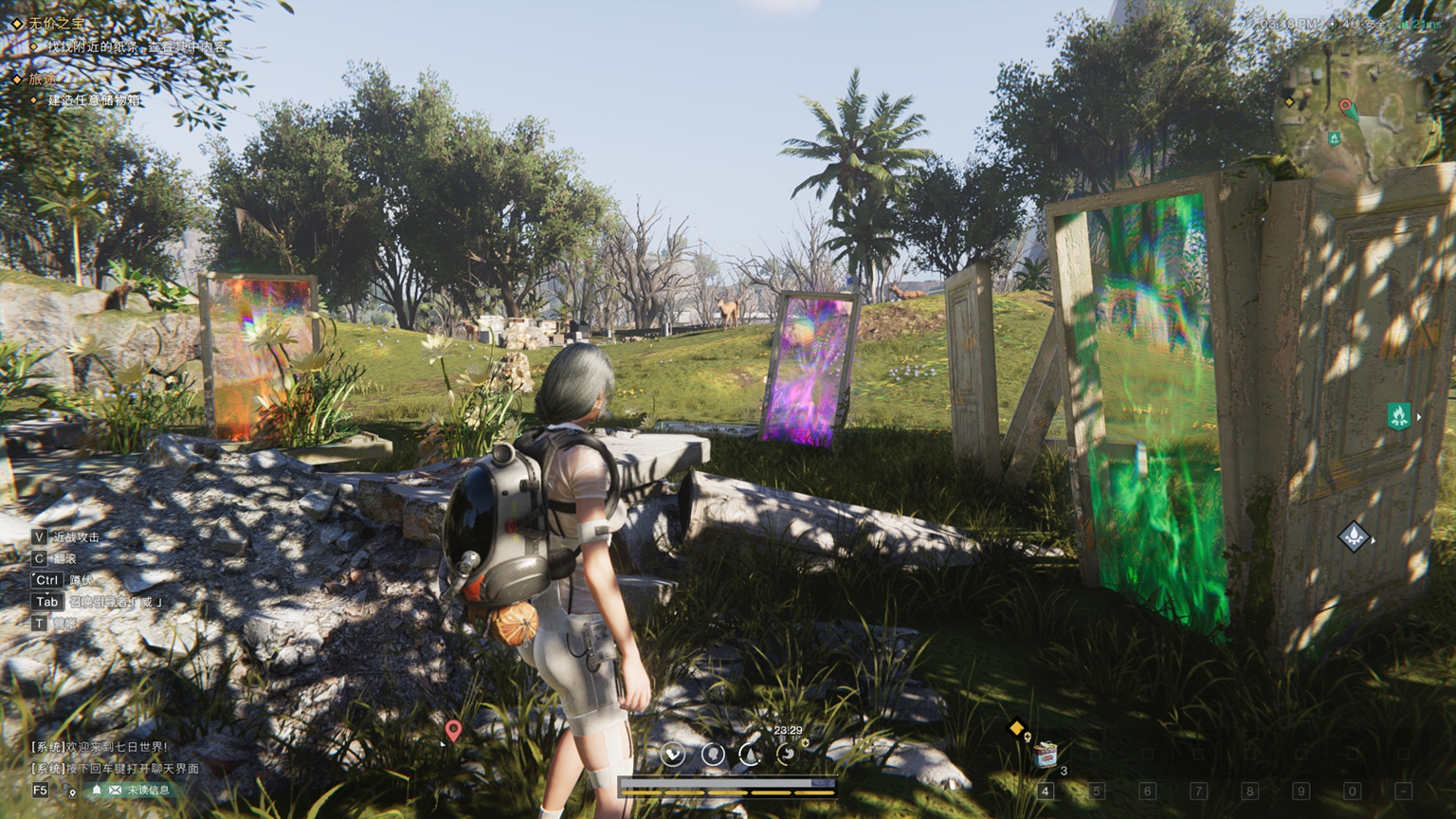1456x819 pixels.
Task: Click the notification bell icon
Action: pos(97,790)
